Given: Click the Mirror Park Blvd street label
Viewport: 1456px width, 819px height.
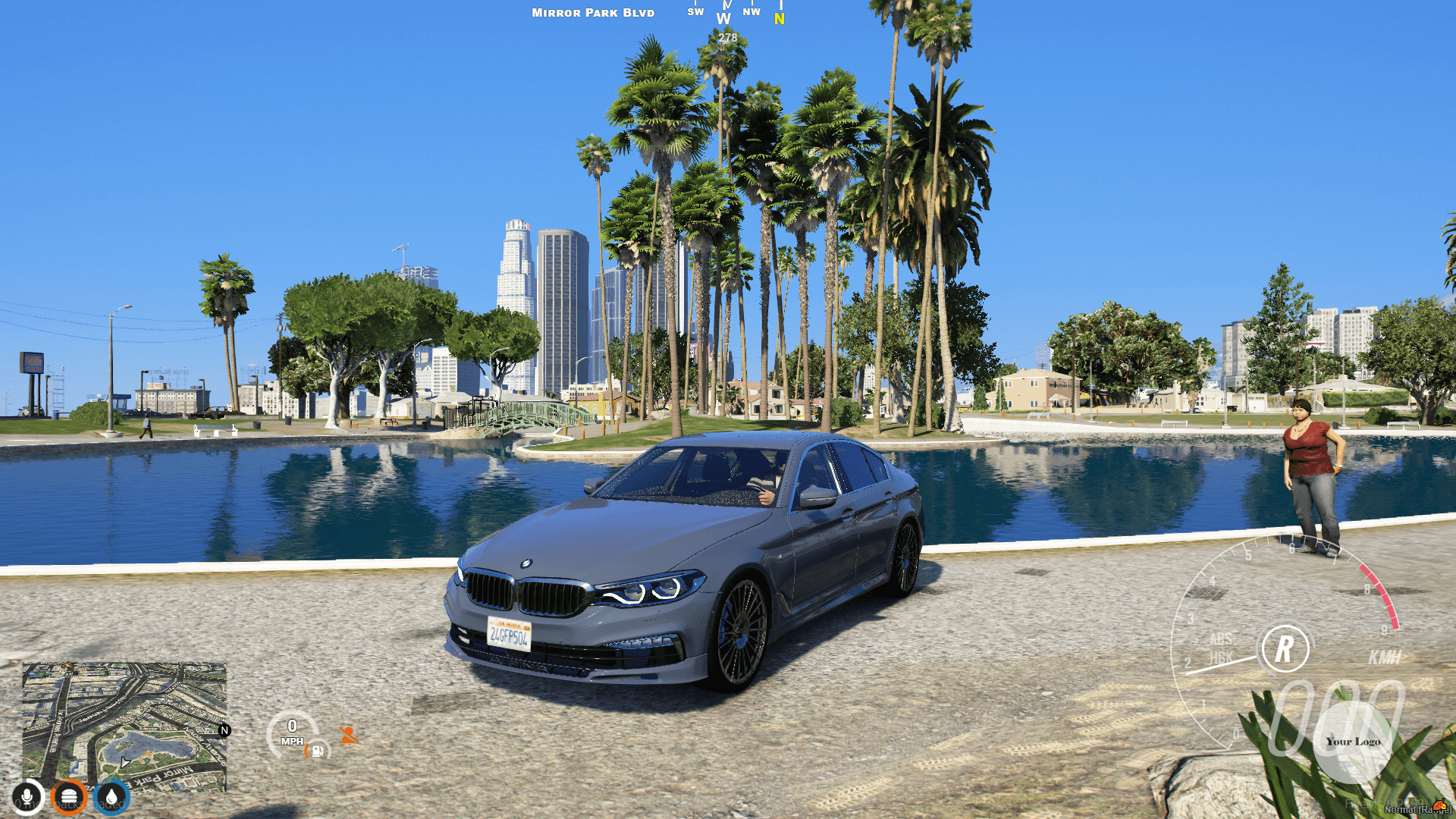Looking at the screenshot, I should 592,12.
